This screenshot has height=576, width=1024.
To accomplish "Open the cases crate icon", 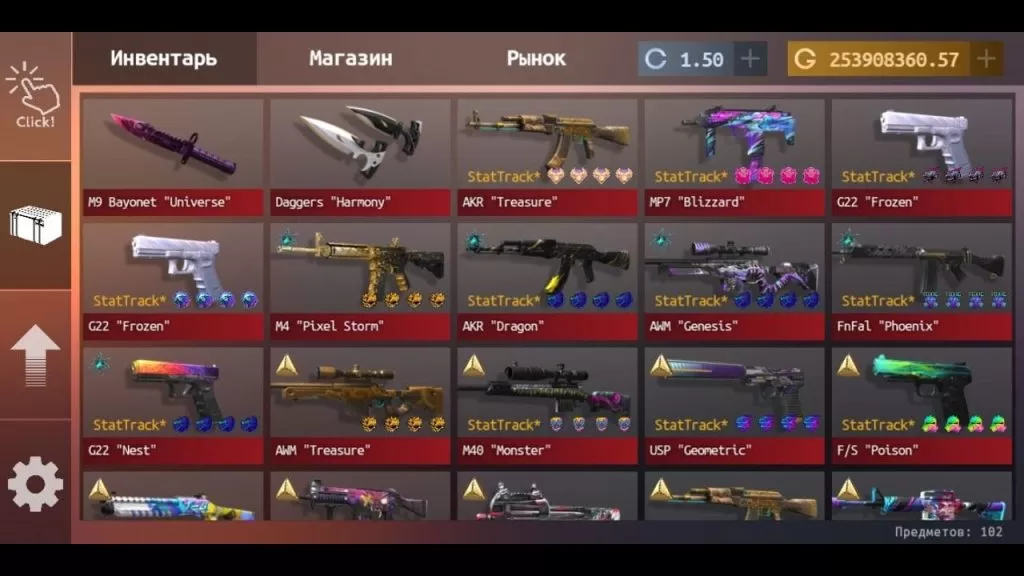I will point(35,224).
